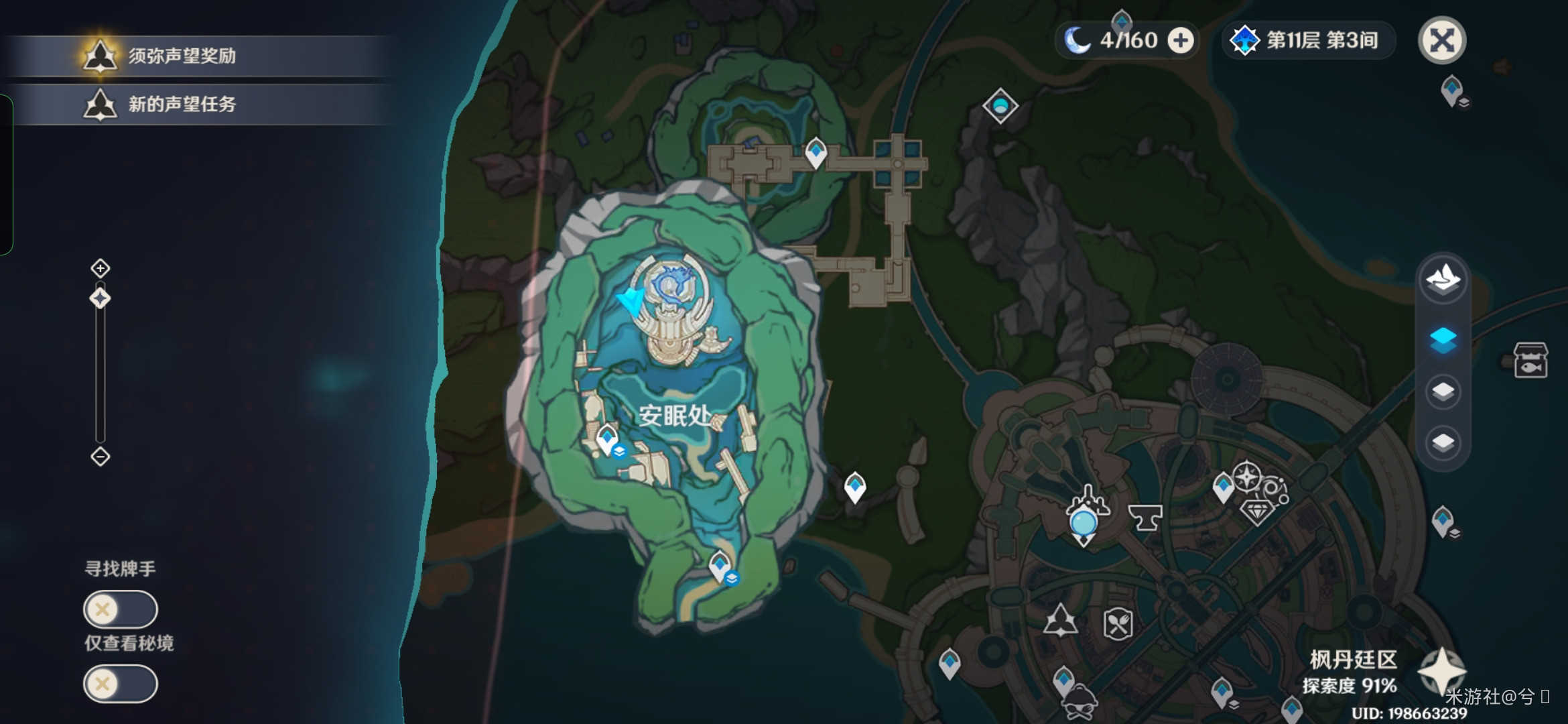Select the waypoint on the stone bridge
The image size is (1568, 724).
point(815,151)
